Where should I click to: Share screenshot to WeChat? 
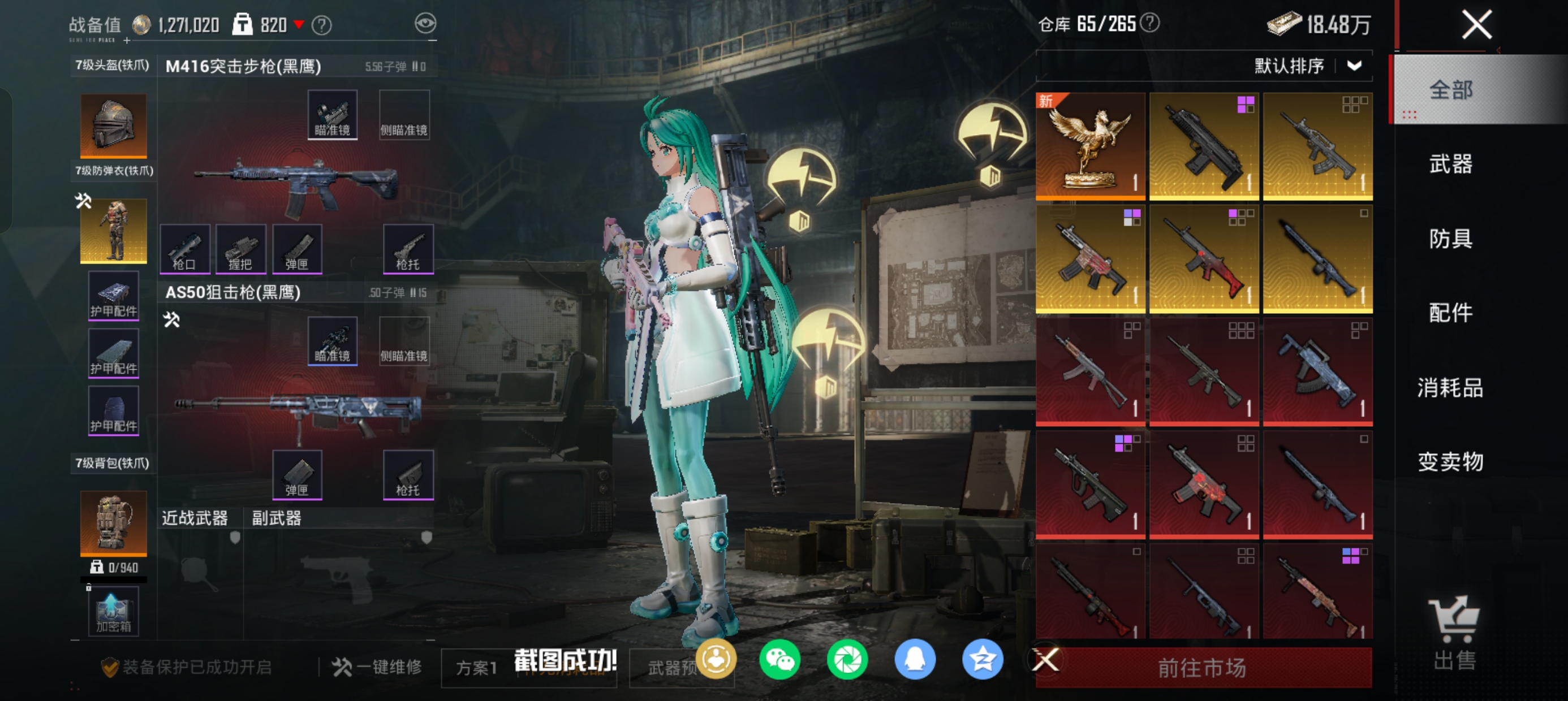[x=779, y=660]
